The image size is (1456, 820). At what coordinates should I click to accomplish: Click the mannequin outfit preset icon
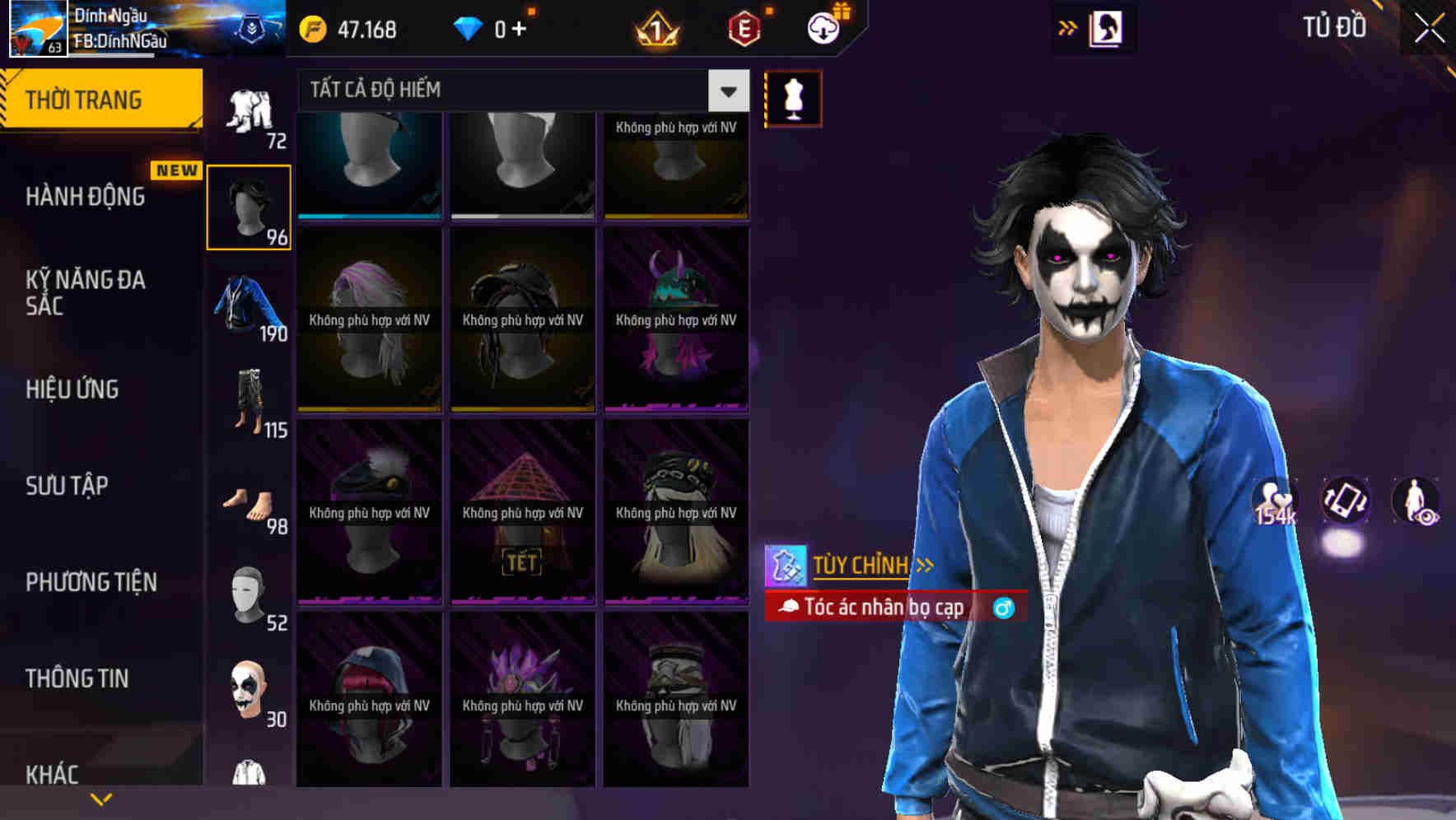click(x=793, y=97)
